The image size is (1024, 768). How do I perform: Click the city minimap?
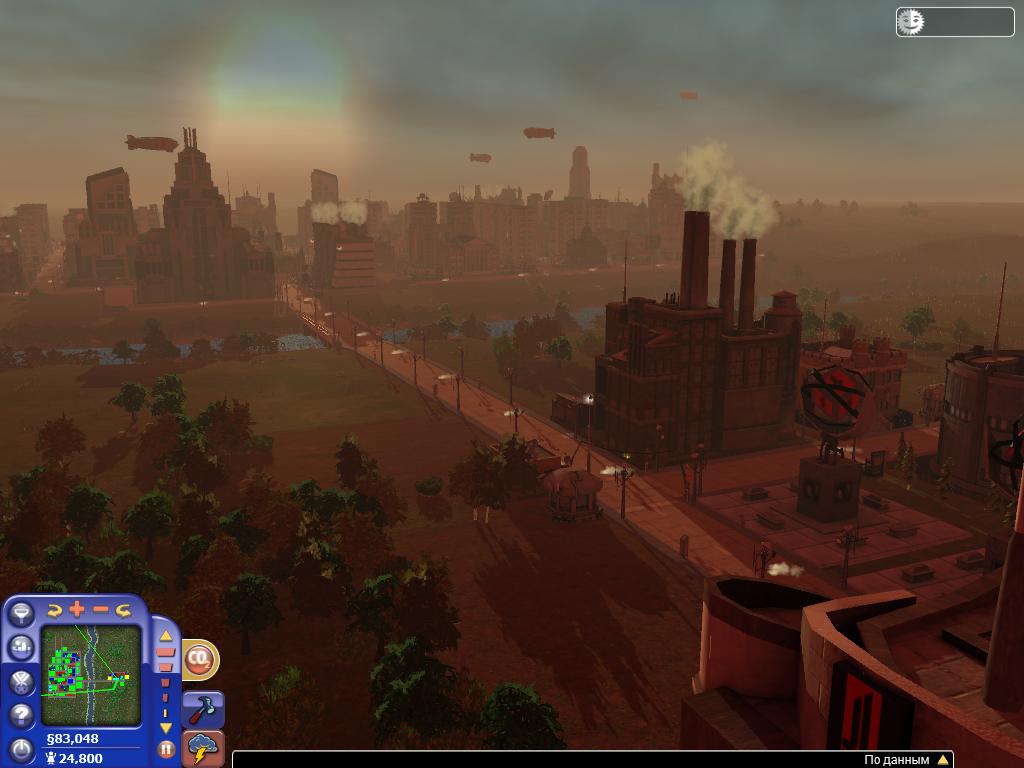(x=90, y=675)
